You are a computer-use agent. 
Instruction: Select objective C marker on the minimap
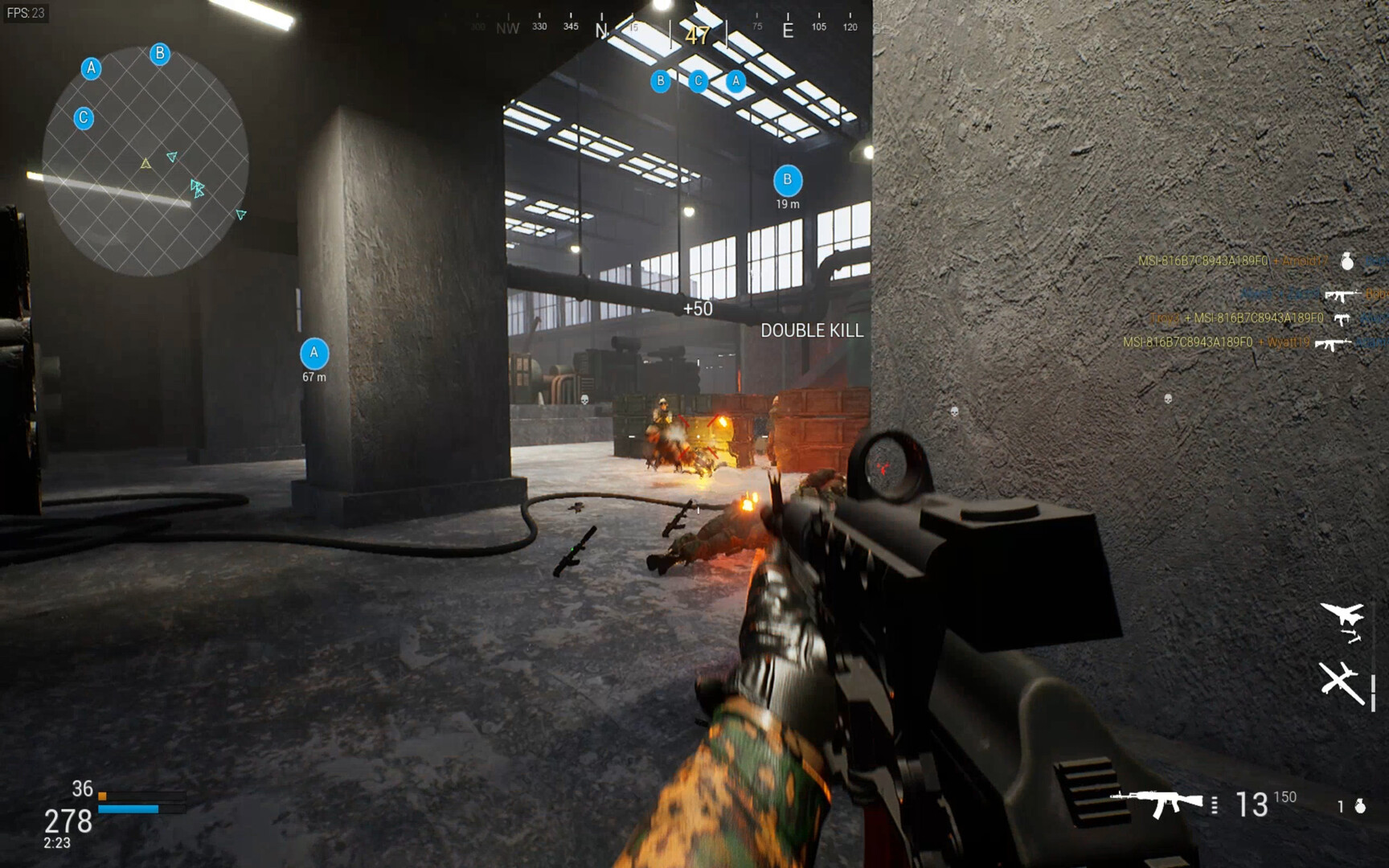point(84,118)
